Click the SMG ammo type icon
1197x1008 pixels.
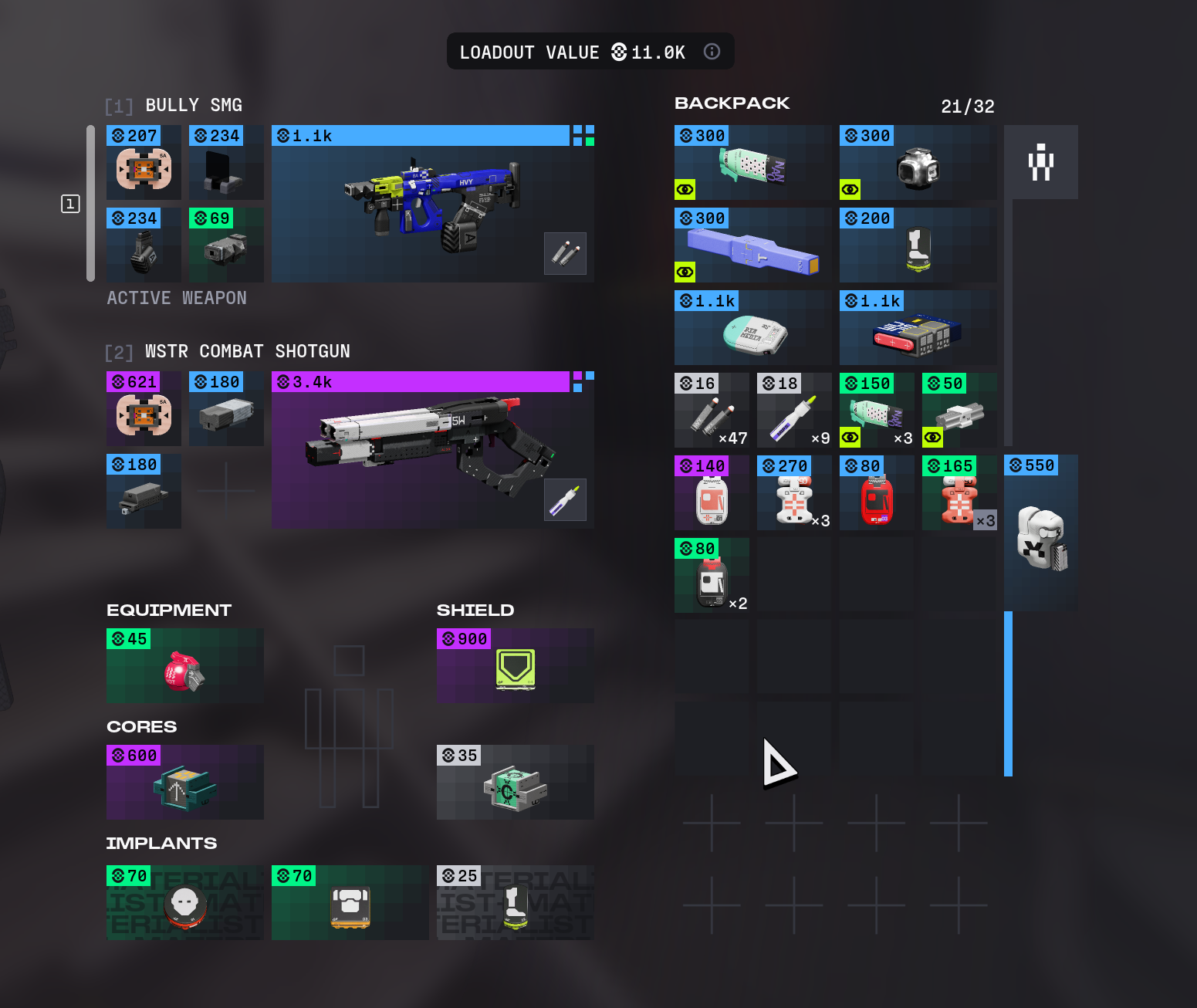[x=565, y=253]
